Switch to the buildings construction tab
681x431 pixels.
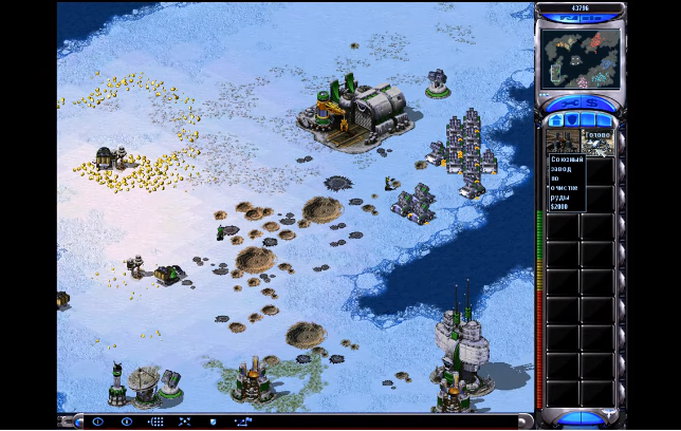pyautogui.click(x=556, y=120)
